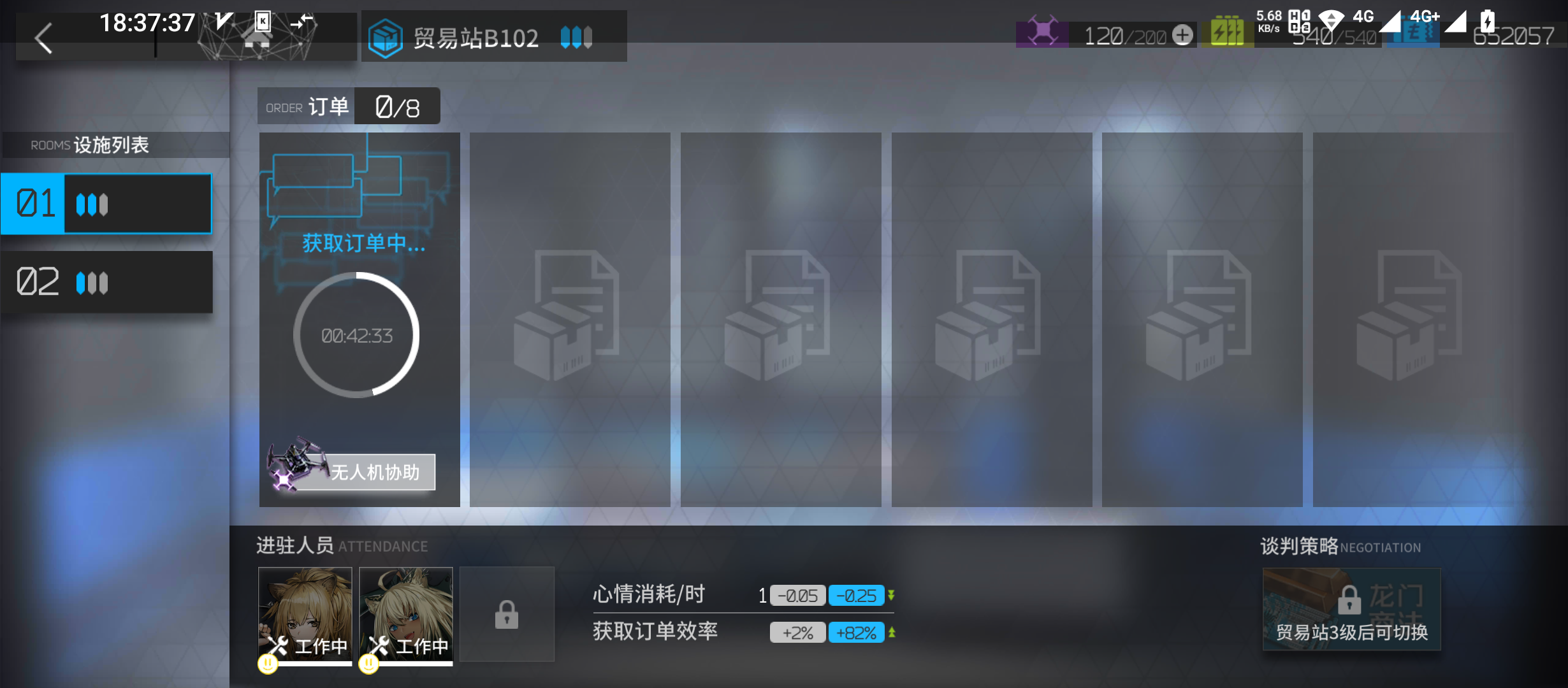Click the wrench icon on first working operator
The width and height of the screenshot is (1568, 688).
pos(278,645)
